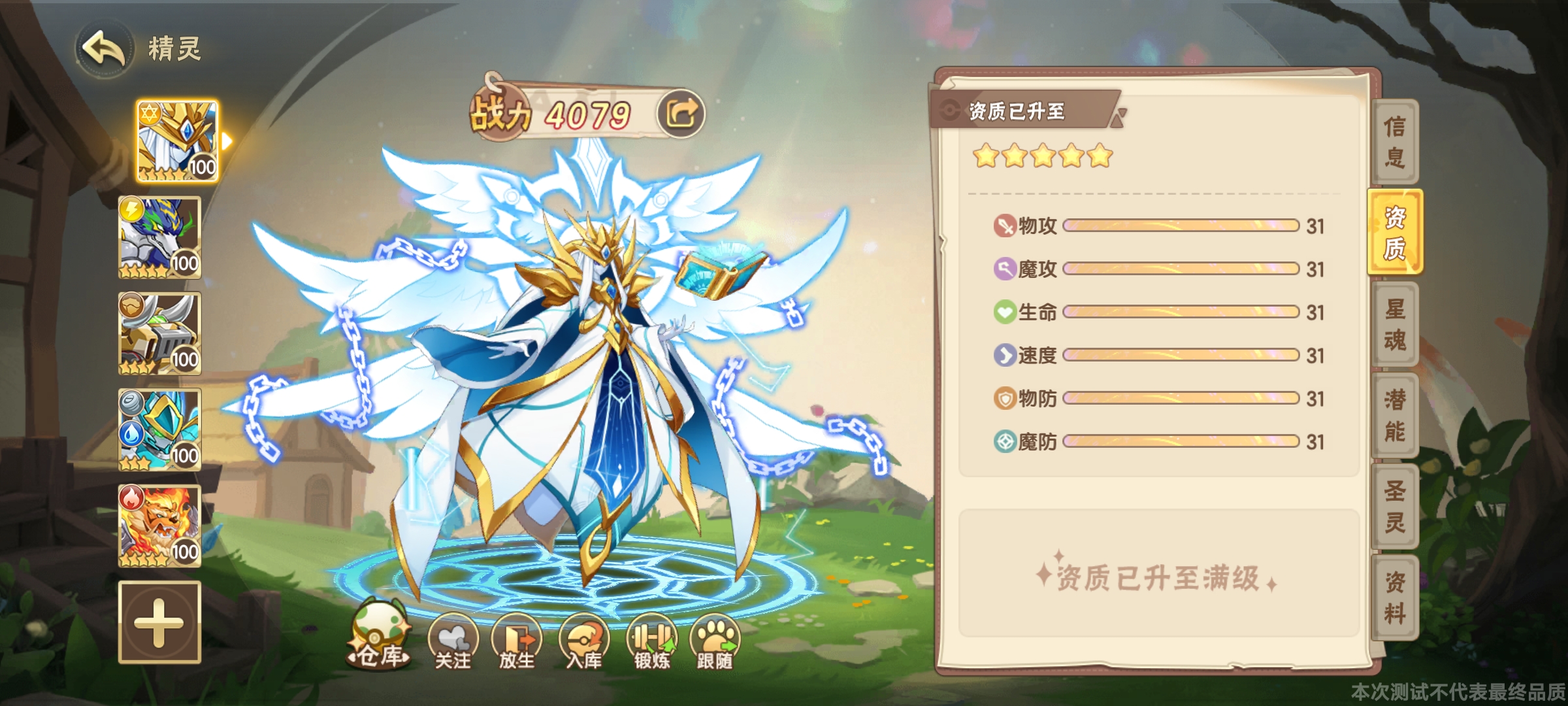Show the 圣灵 tab

(1394, 507)
